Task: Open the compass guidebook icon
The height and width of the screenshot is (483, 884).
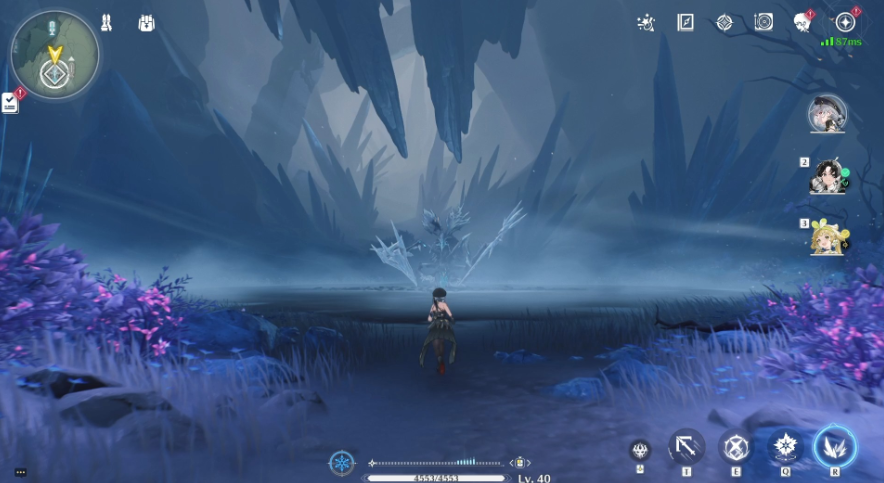Action: coord(685,22)
